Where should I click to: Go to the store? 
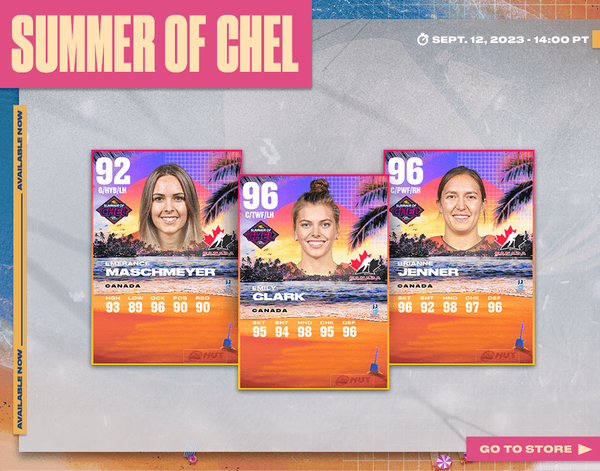(533, 449)
